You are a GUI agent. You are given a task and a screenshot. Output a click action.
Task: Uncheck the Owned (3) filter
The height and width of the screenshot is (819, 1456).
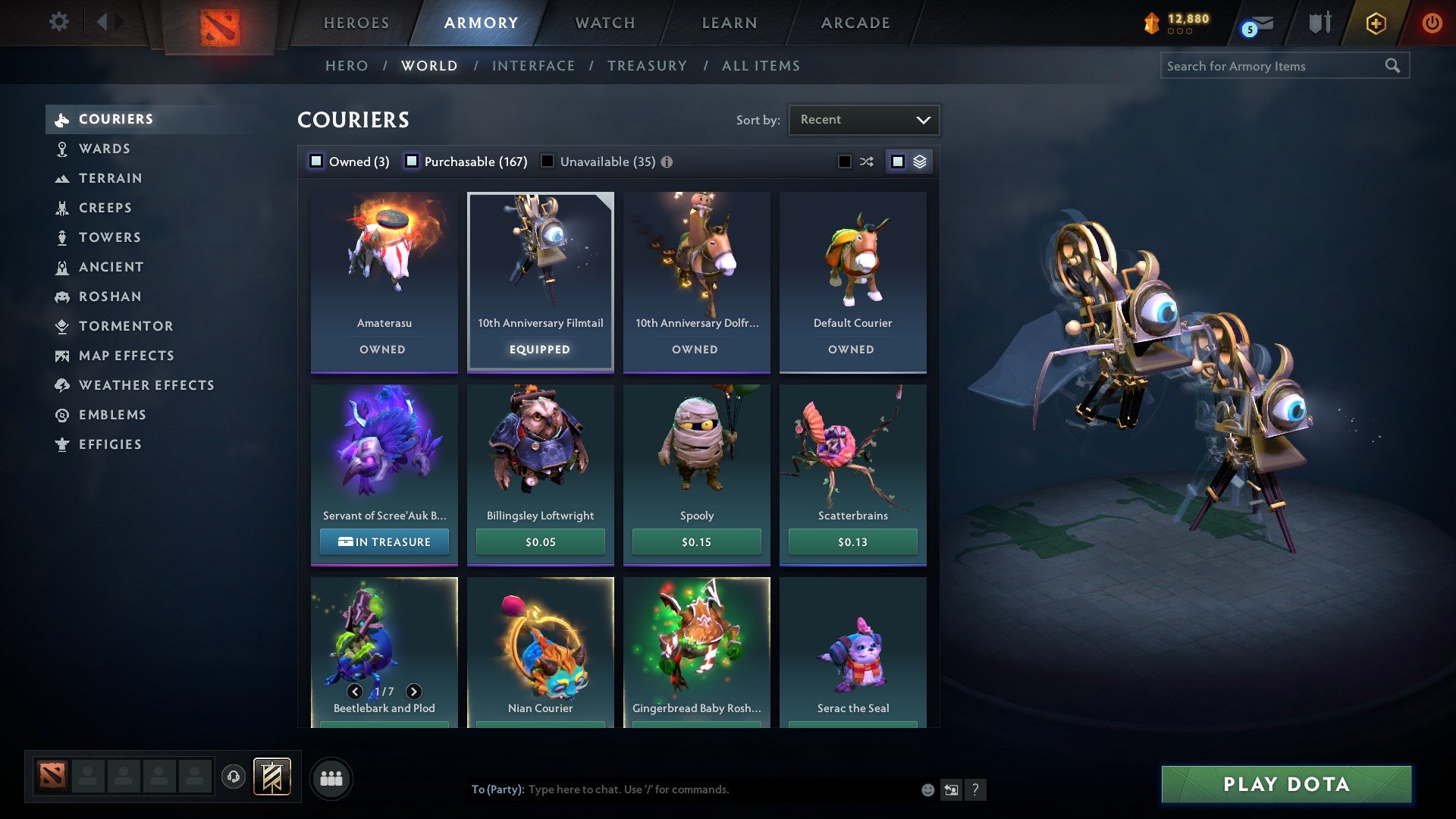[315, 161]
